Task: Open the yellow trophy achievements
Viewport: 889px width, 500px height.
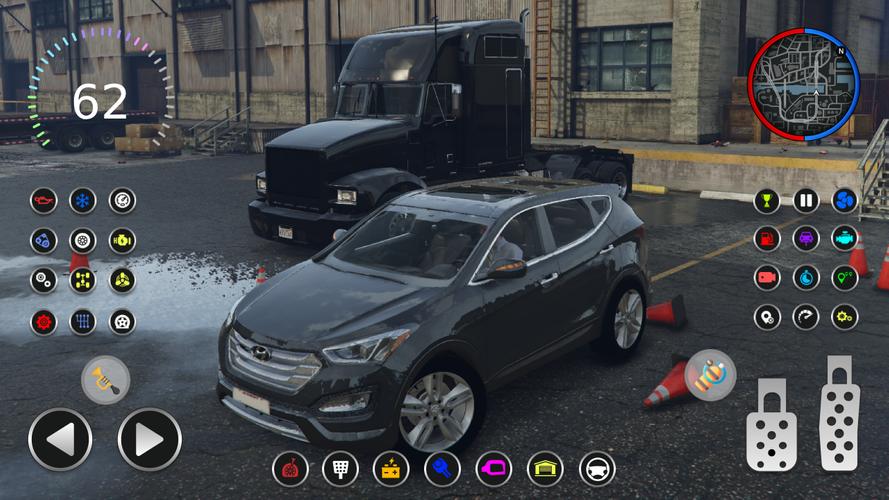Action: click(x=767, y=200)
